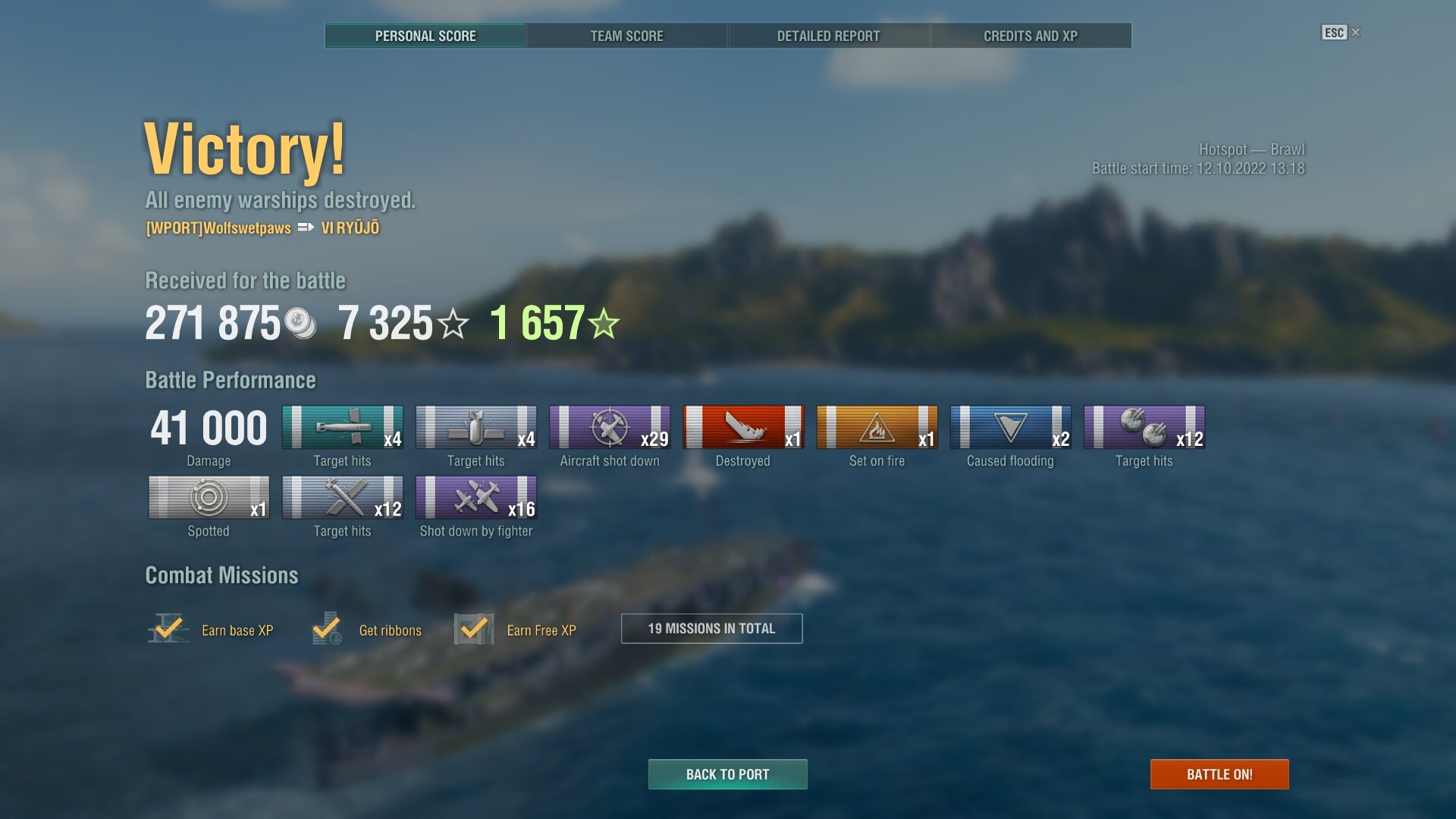Switch to the Team Score tab

point(626,36)
